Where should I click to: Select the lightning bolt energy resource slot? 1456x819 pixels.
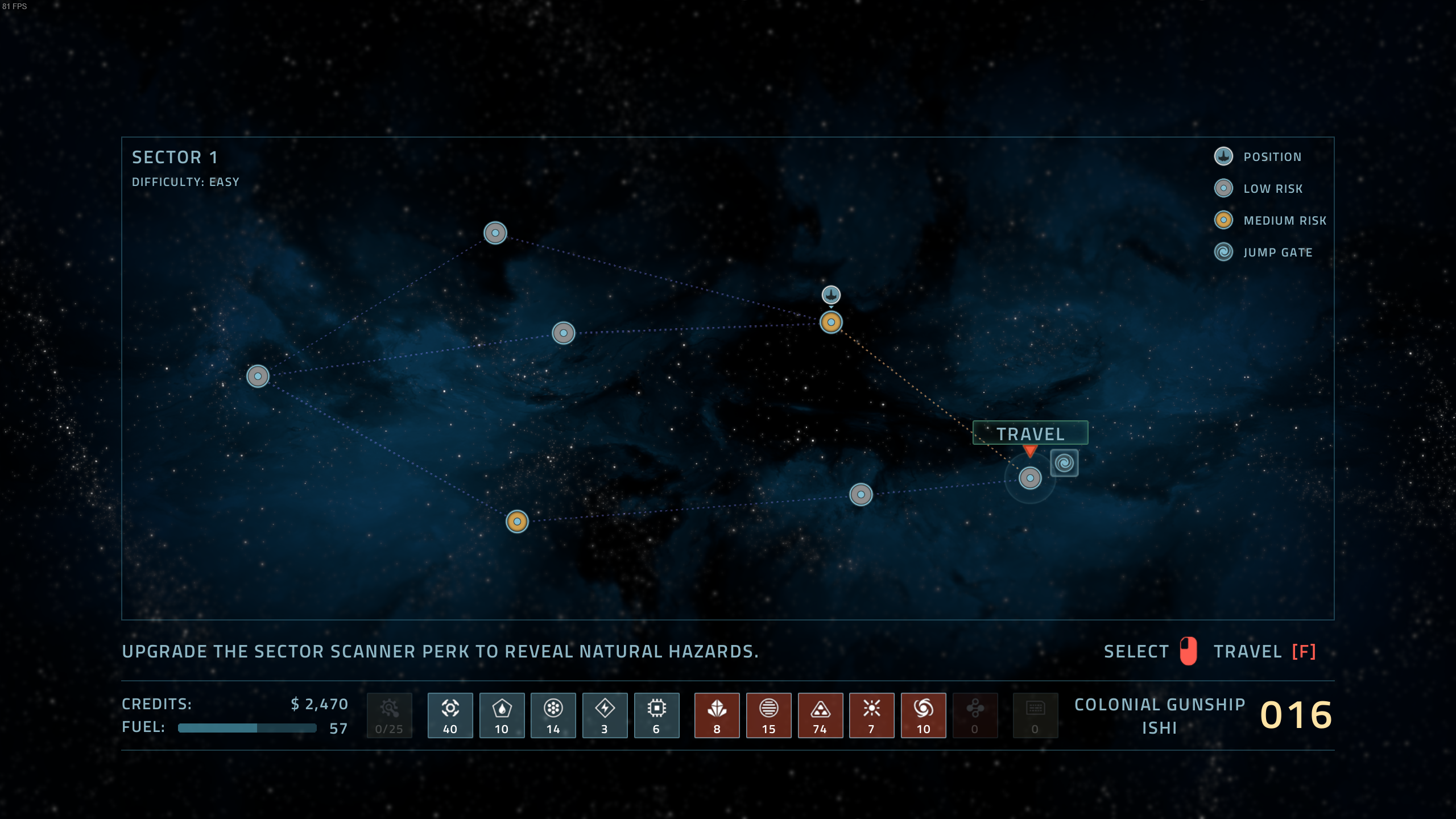click(605, 715)
